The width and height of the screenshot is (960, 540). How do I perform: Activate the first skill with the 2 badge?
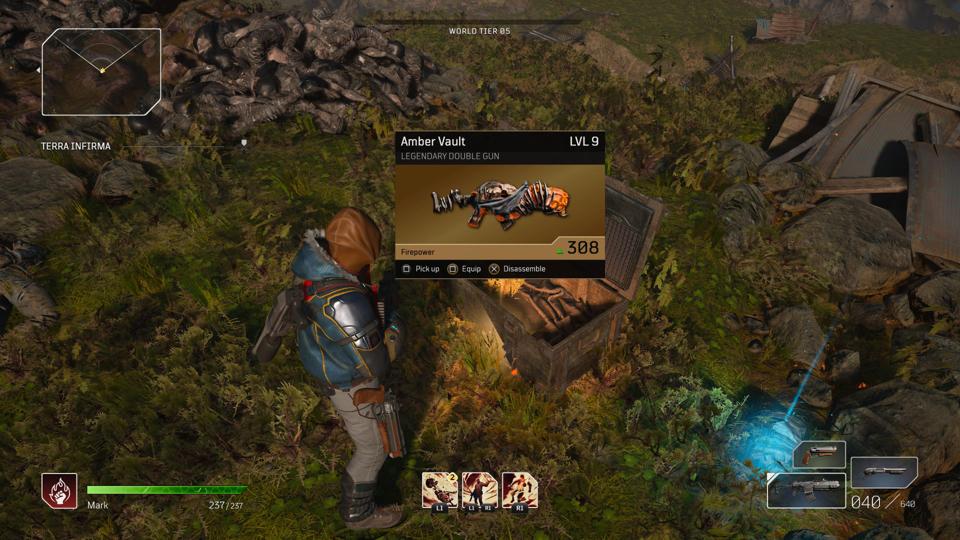(440, 491)
